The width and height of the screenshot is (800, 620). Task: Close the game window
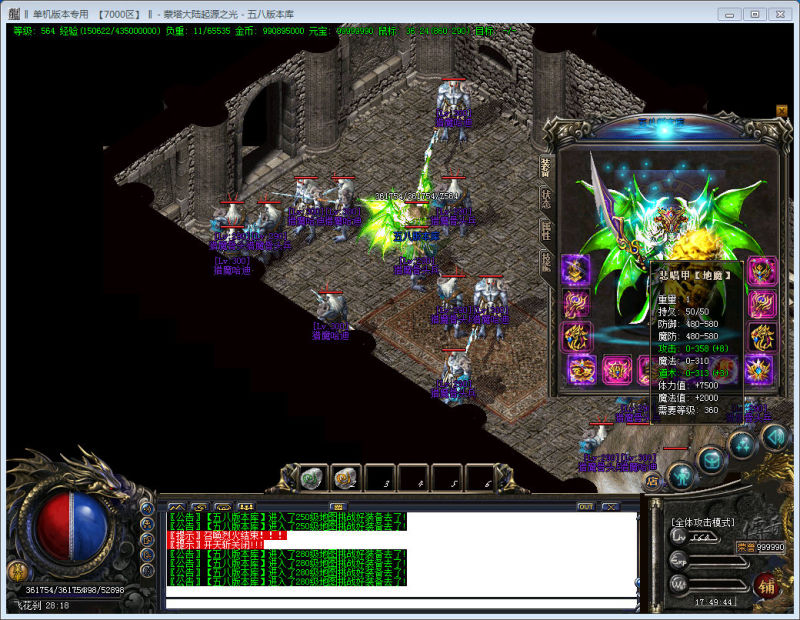[x=781, y=13]
